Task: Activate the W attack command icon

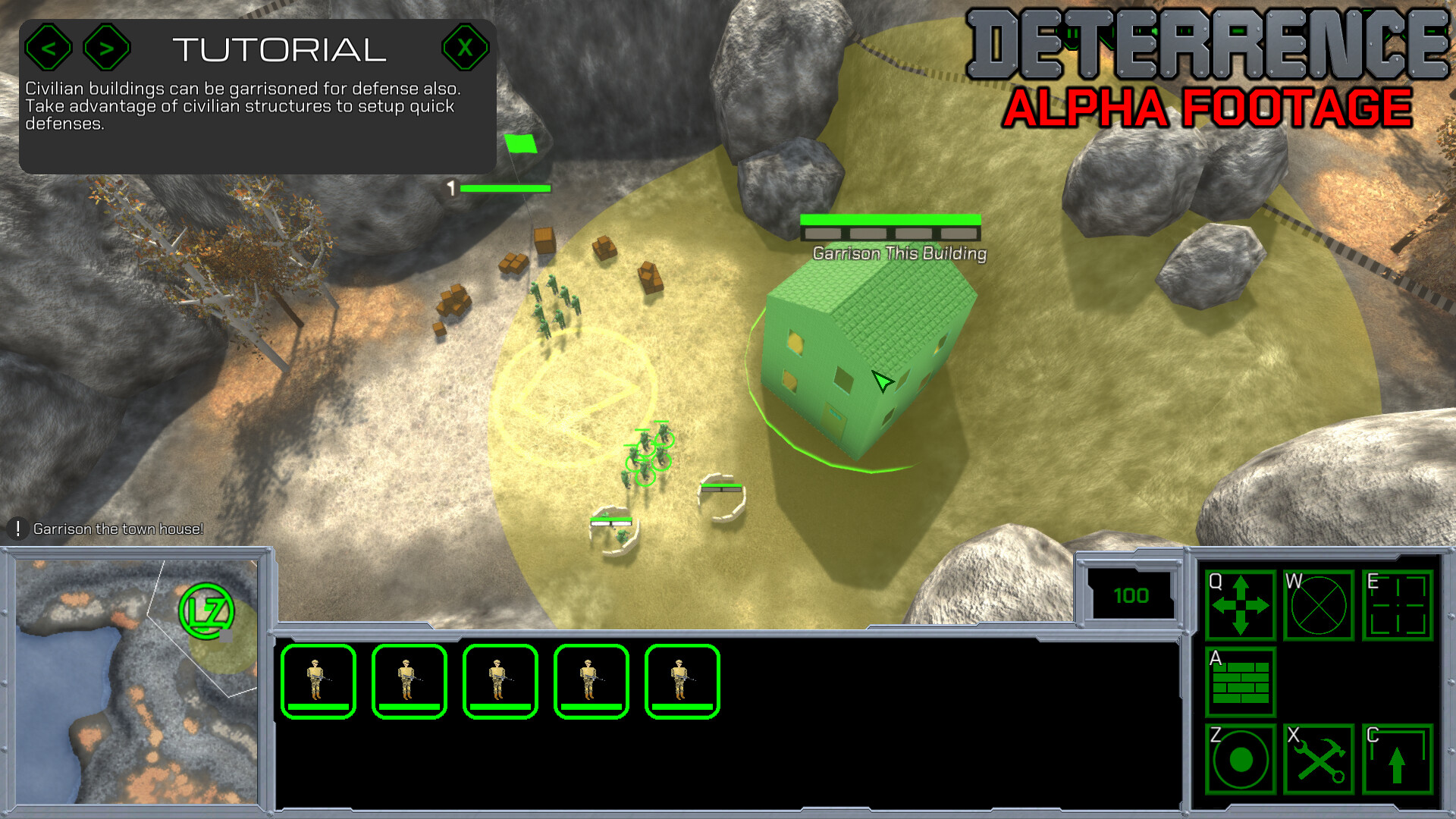Action: point(1318,606)
